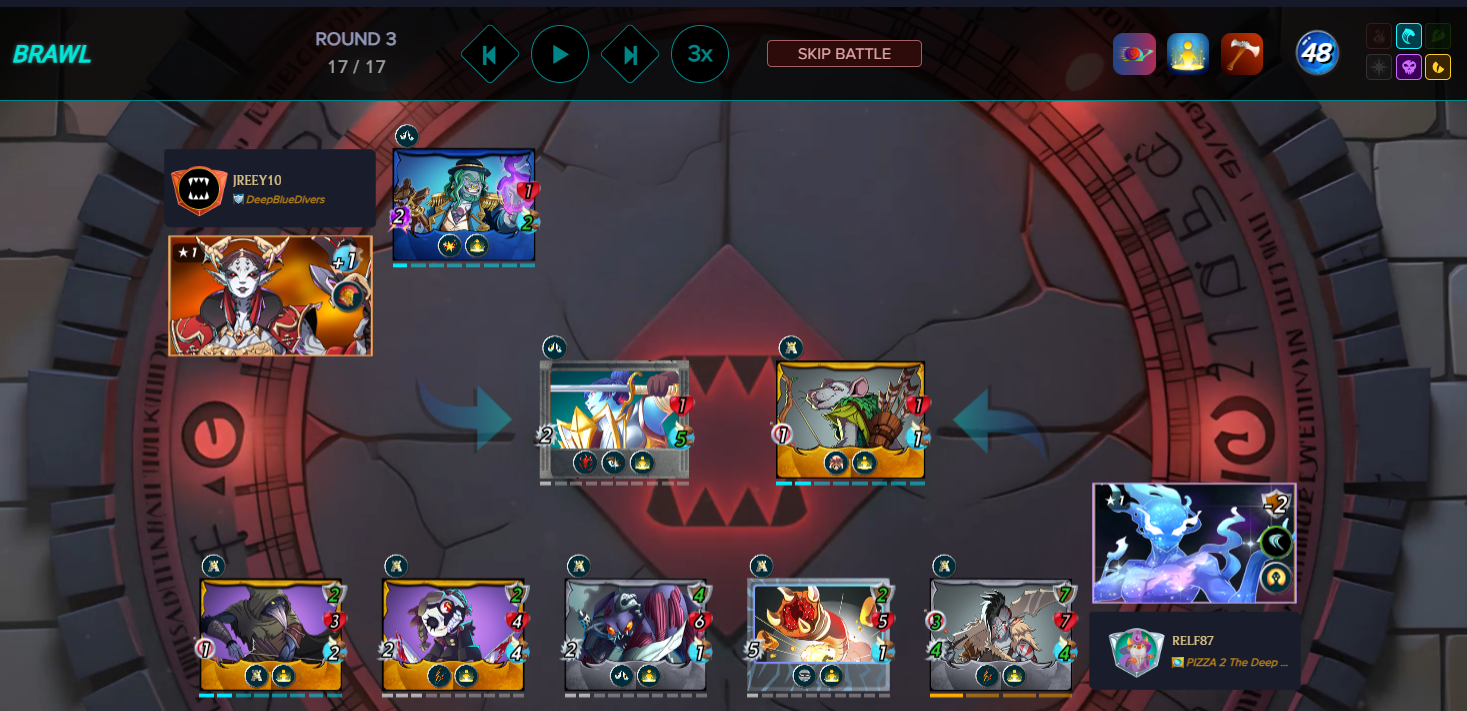Inspect the axe ruleset icon
The image size is (1467, 711).
click(1242, 54)
